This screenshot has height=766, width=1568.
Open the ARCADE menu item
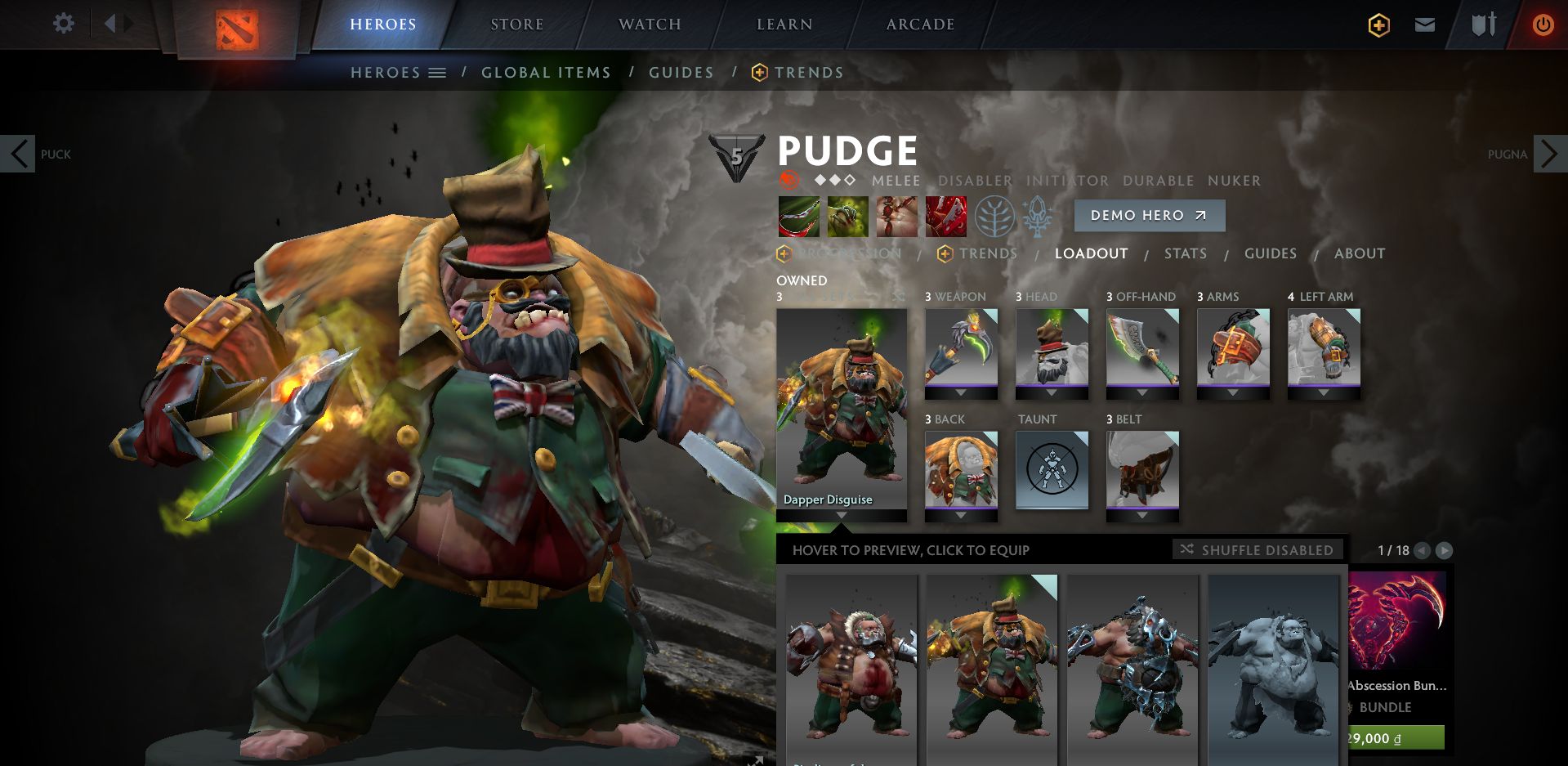[x=919, y=24]
